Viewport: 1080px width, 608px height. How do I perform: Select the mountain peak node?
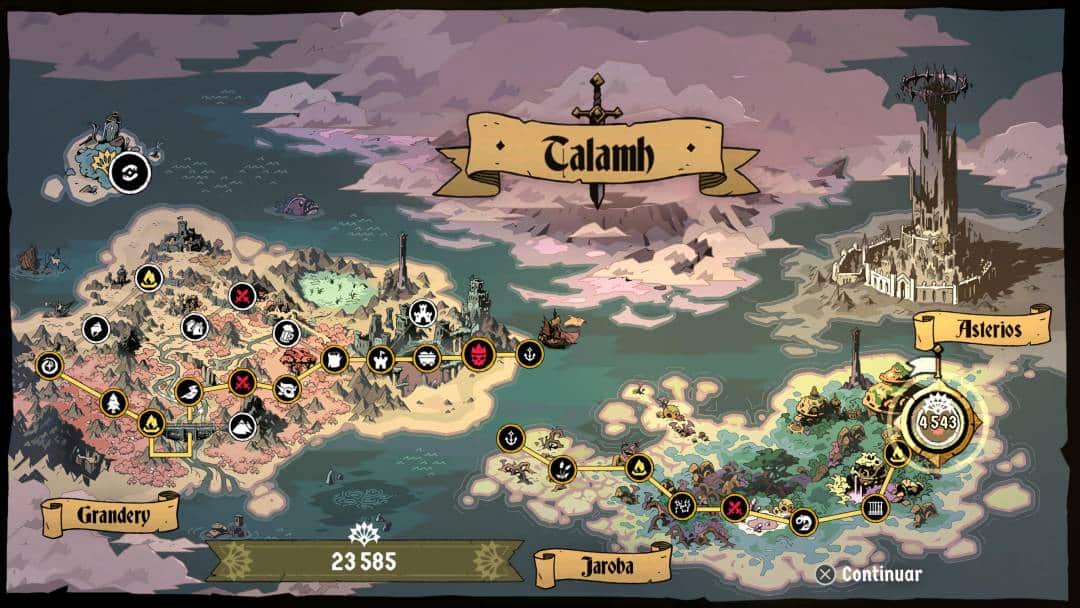[x=241, y=425]
